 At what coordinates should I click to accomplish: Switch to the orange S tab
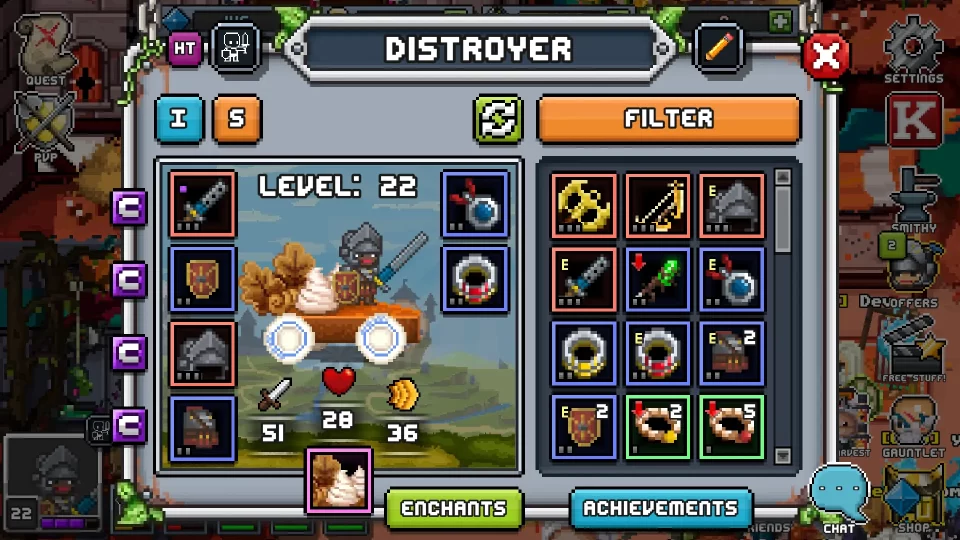(237, 119)
